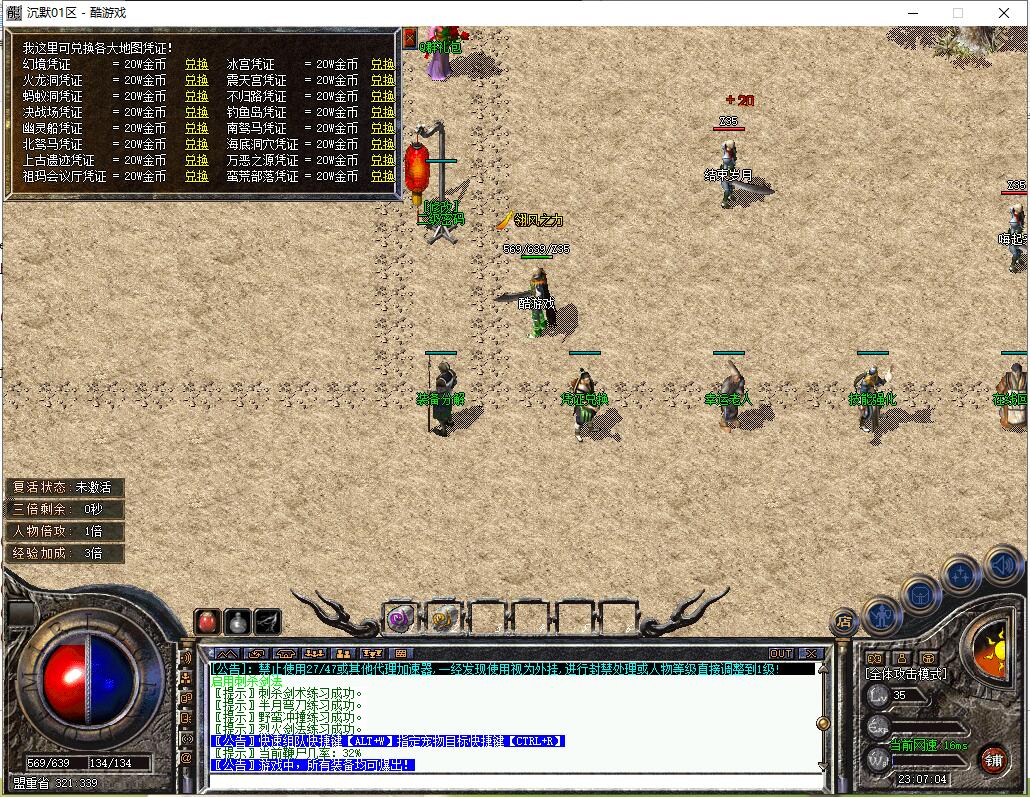Use the red health potion quick slot
The image size is (1030, 797).
(207, 621)
